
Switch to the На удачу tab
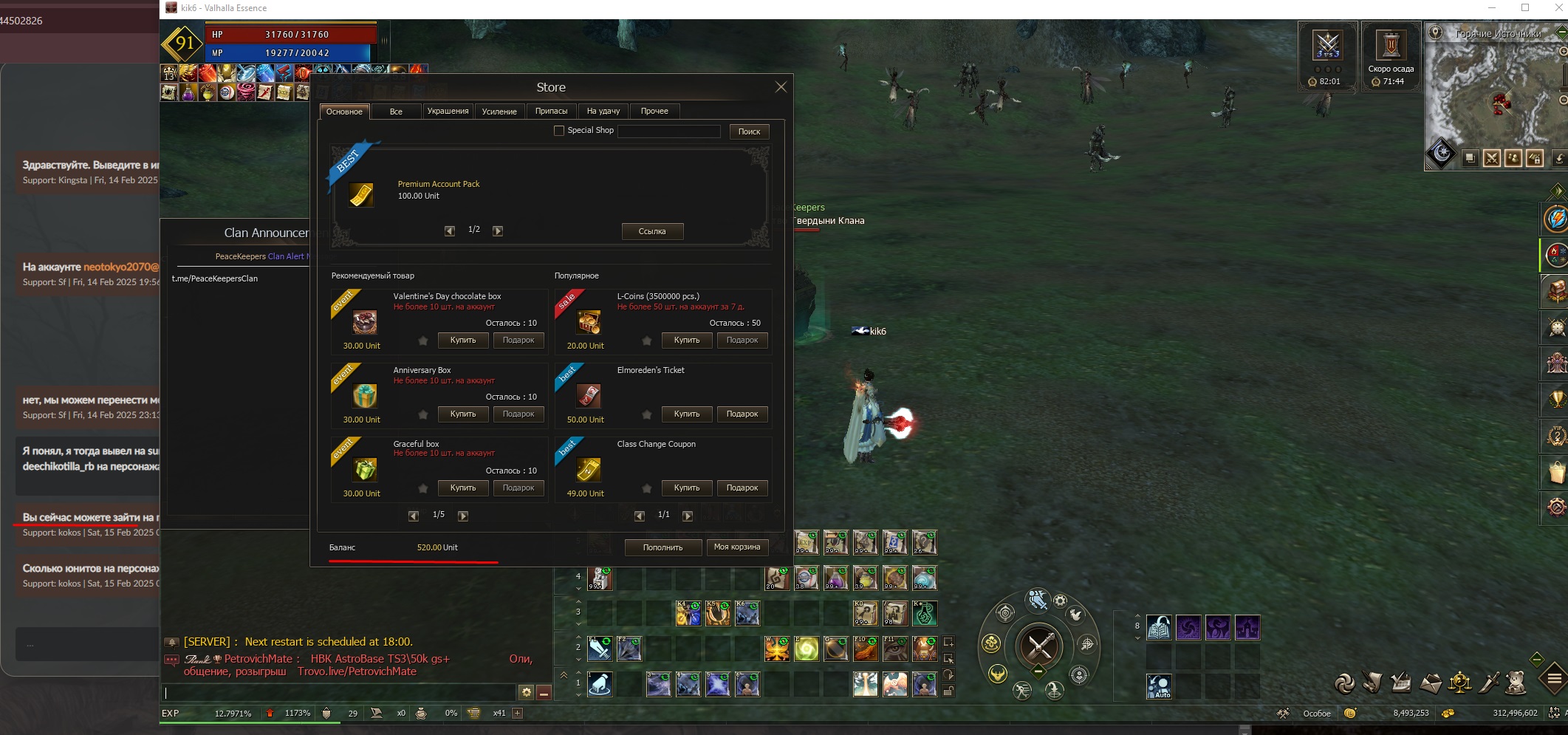click(603, 112)
